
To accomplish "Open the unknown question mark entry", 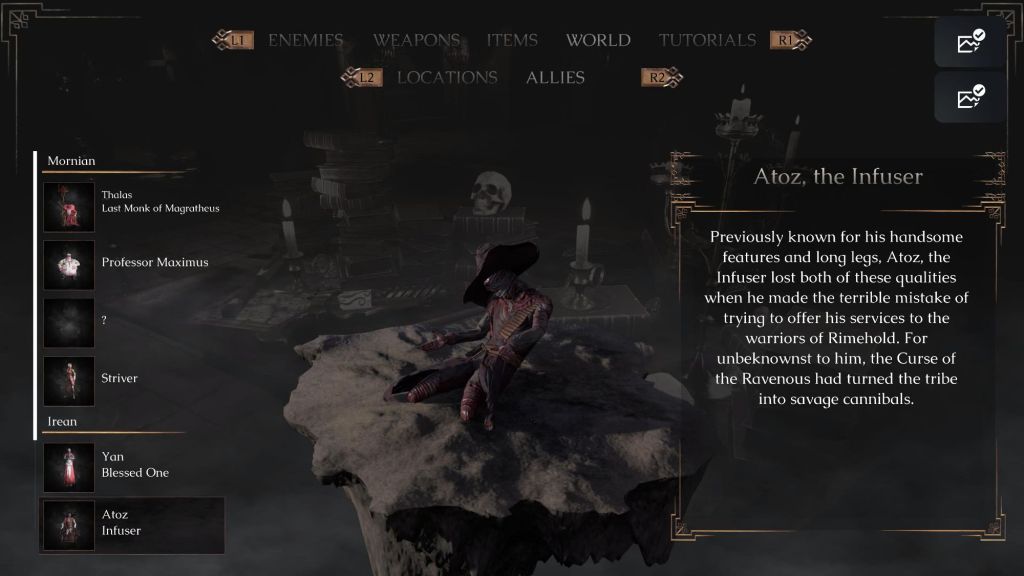I will point(132,321).
